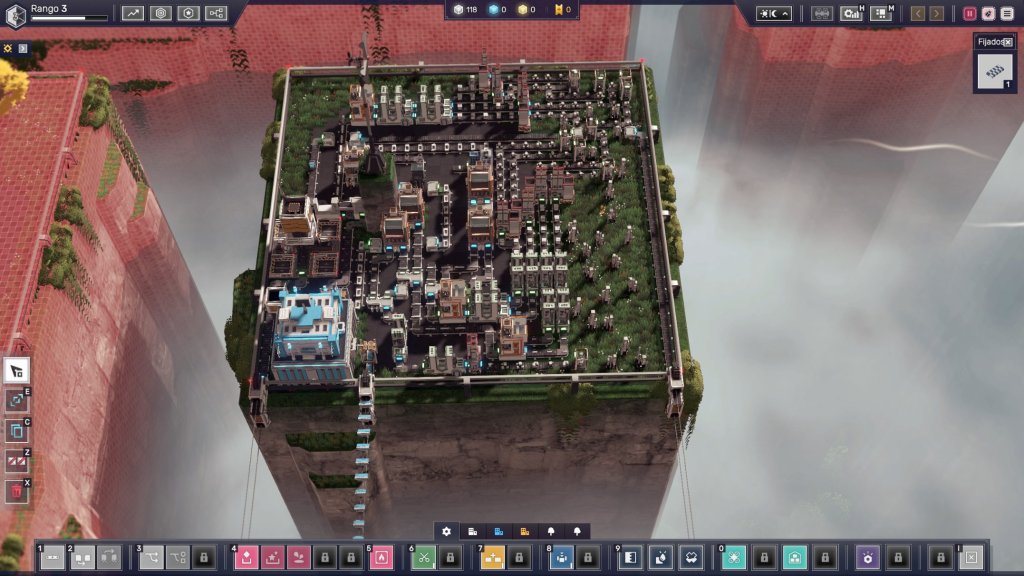Open the hexagon milestone button
The height and width of the screenshot is (576, 1024).
(189, 13)
